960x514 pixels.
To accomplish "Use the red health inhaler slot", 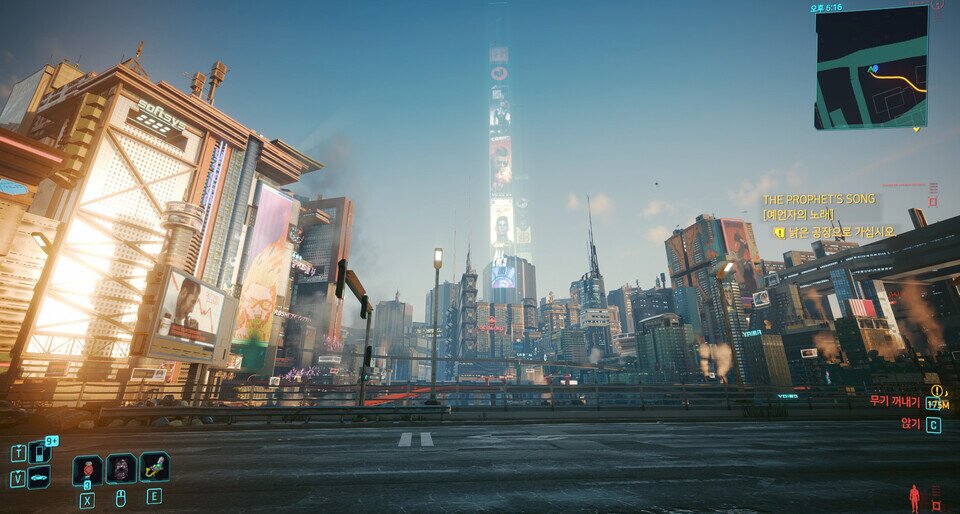I will pyautogui.click(x=88, y=468).
